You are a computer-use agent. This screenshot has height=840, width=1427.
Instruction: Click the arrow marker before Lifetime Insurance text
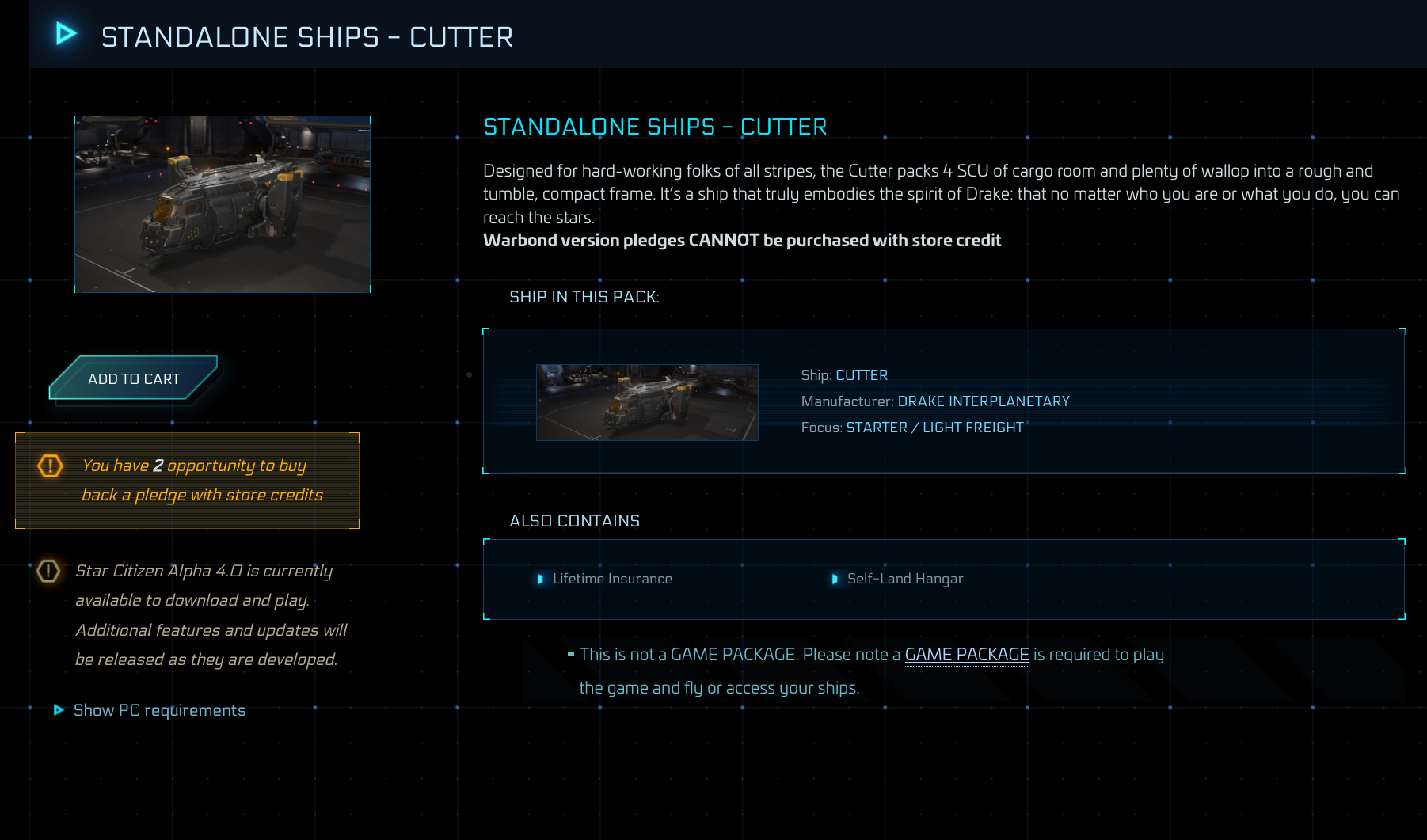click(x=541, y=580)
